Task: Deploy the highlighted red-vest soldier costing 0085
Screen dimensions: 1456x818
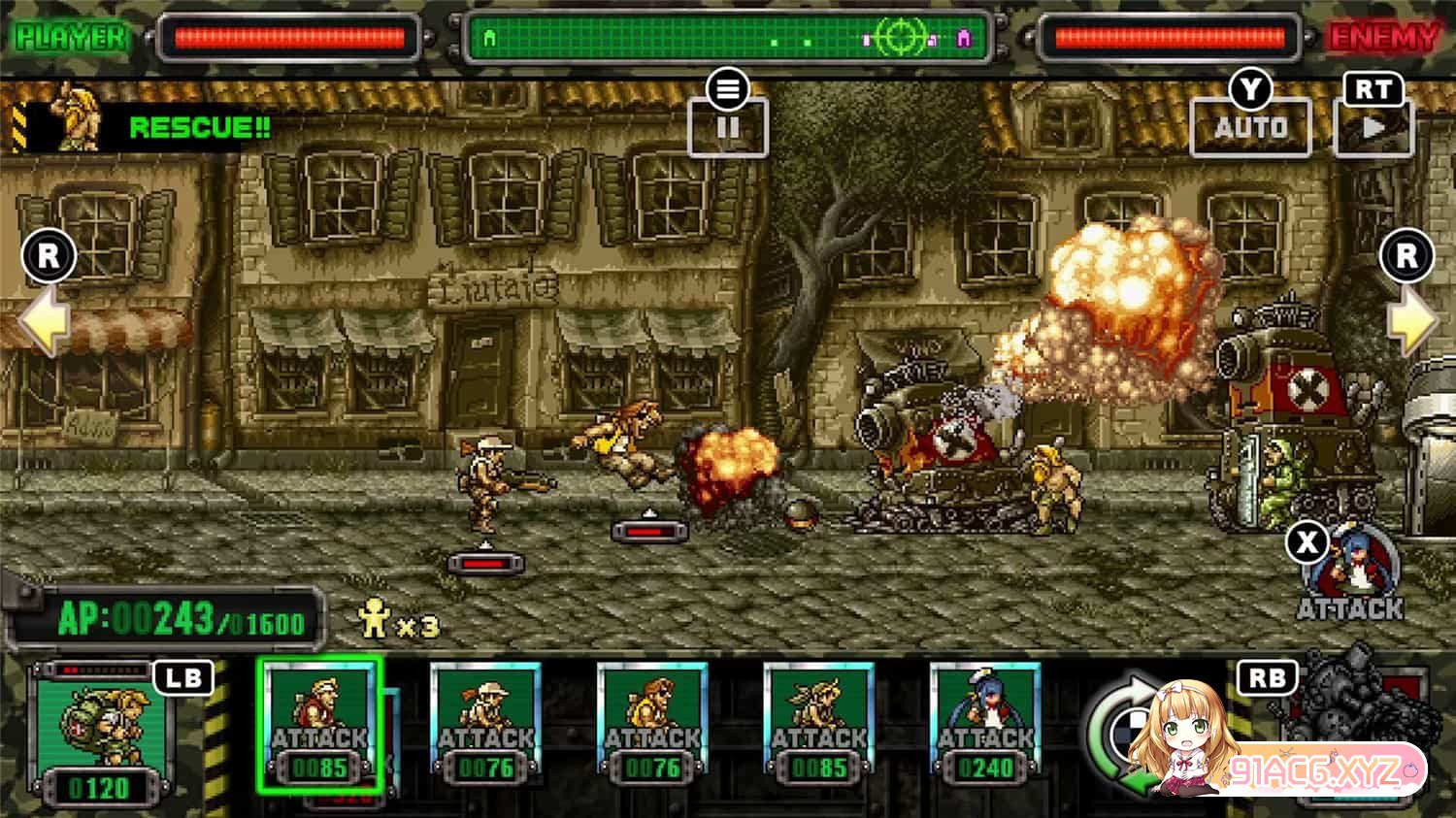Action: [319, 724]
